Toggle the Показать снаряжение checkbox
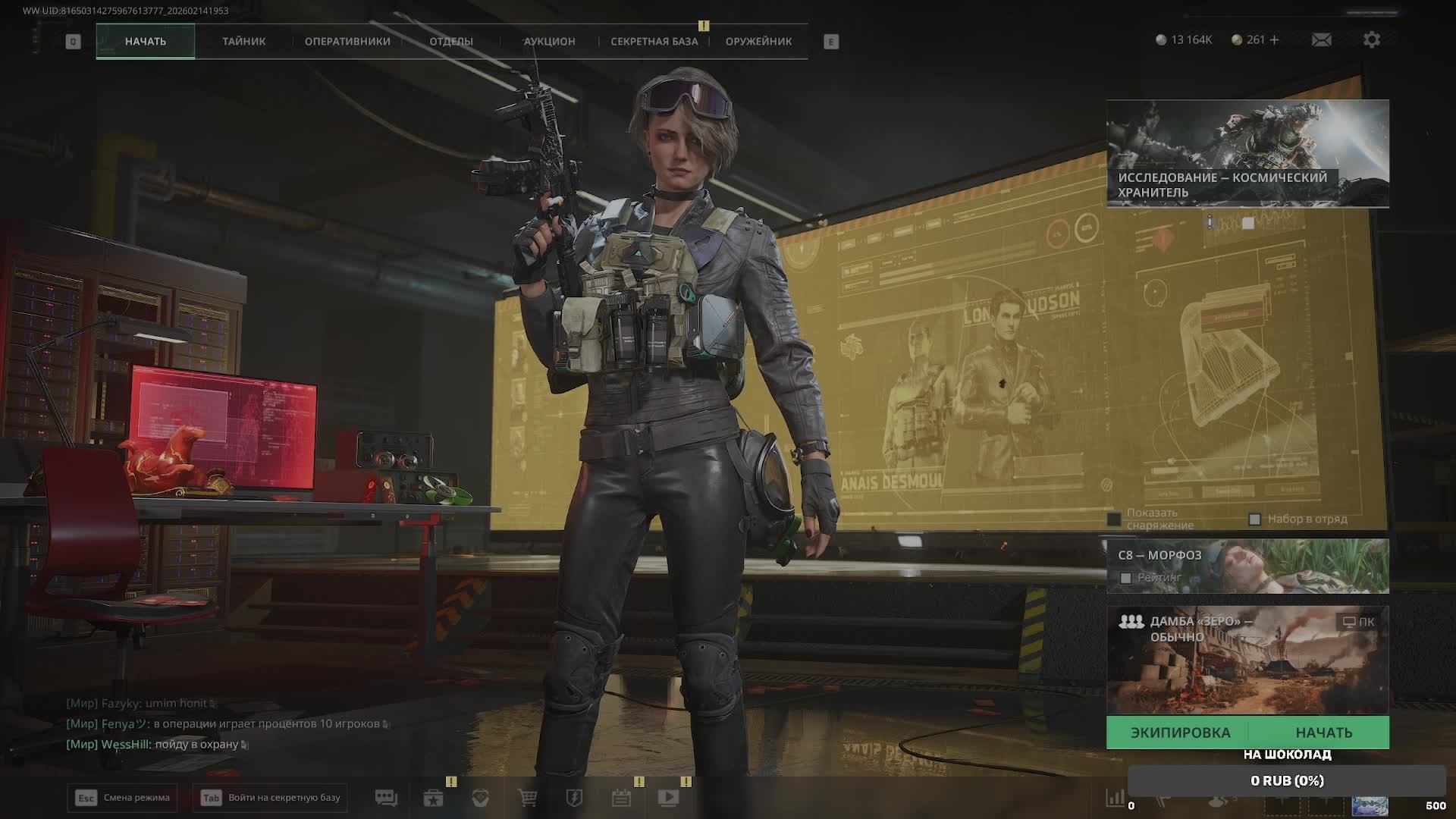The image size is (1456, 819). click(x=1114, y=519)
